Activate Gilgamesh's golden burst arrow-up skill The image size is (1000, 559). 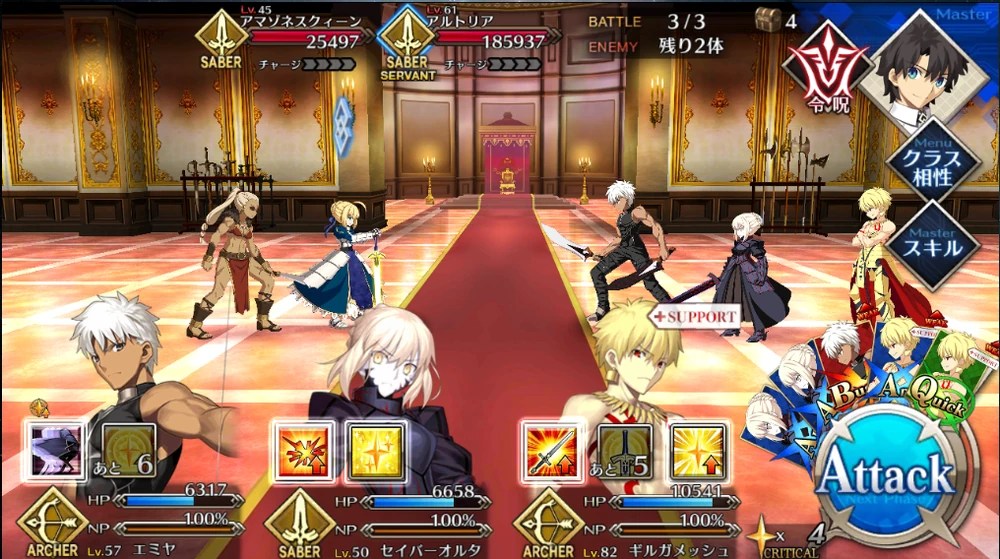point(697,451)
